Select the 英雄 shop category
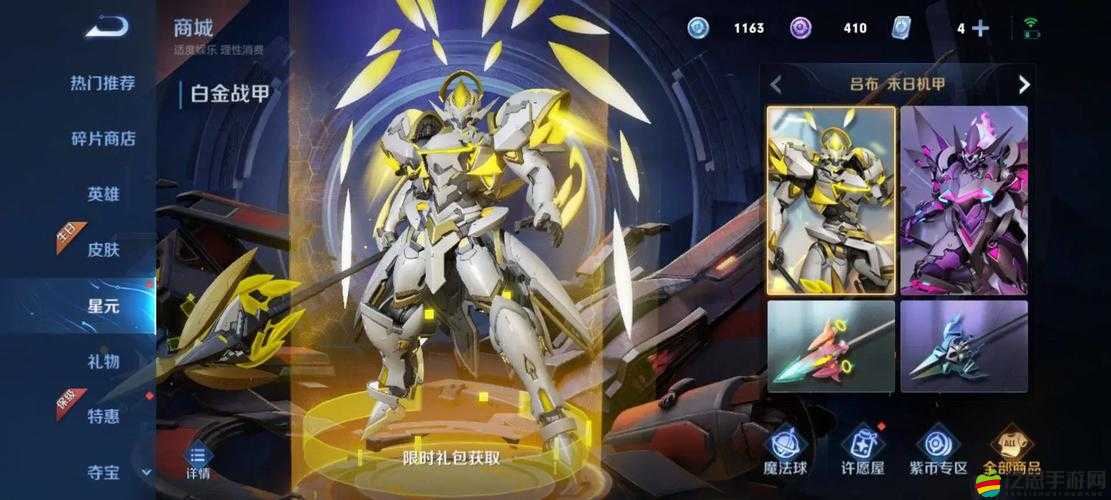Screen dimensions: 1111x500 (x=102, y=194)
